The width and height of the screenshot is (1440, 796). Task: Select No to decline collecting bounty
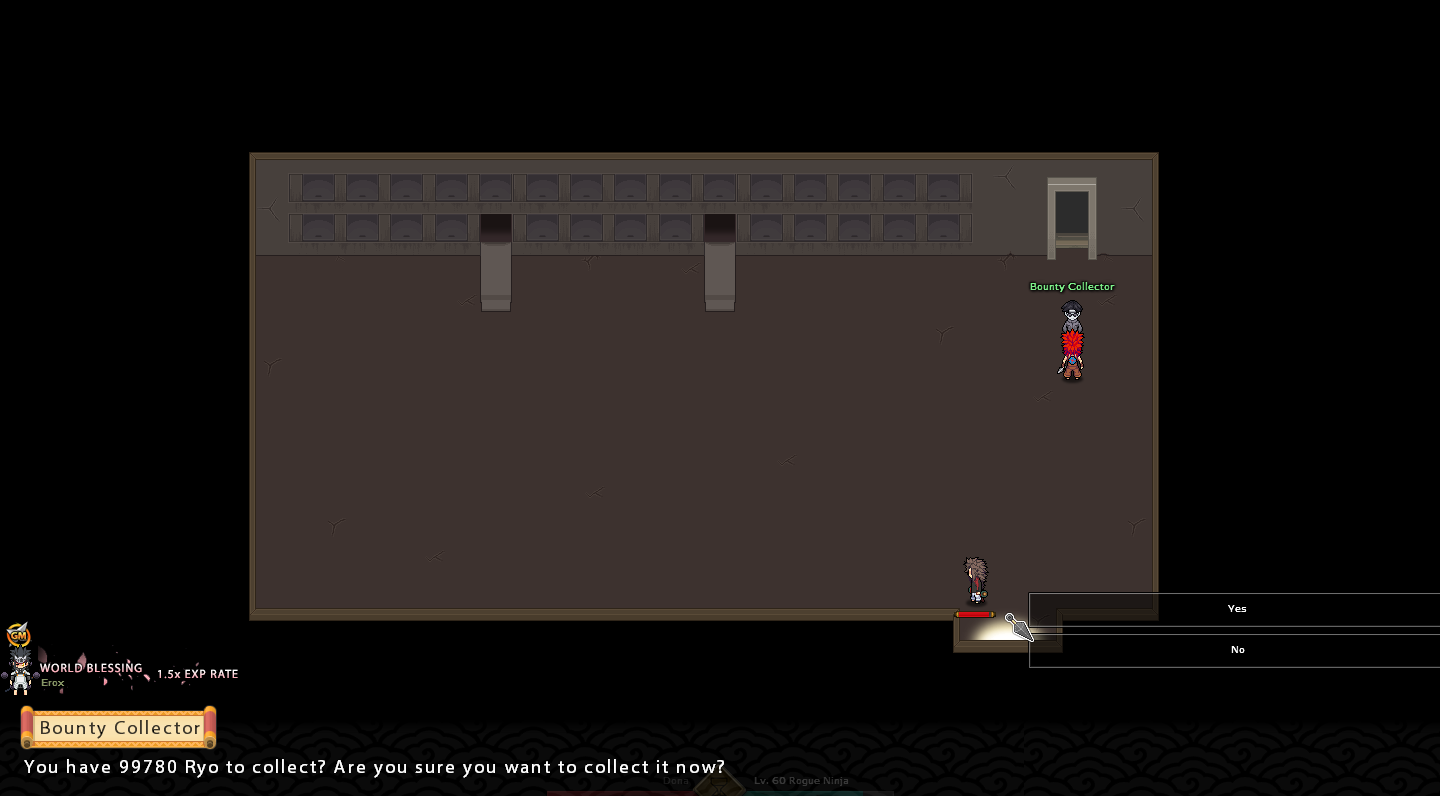pyautogui.click(x=1236, y=650)
